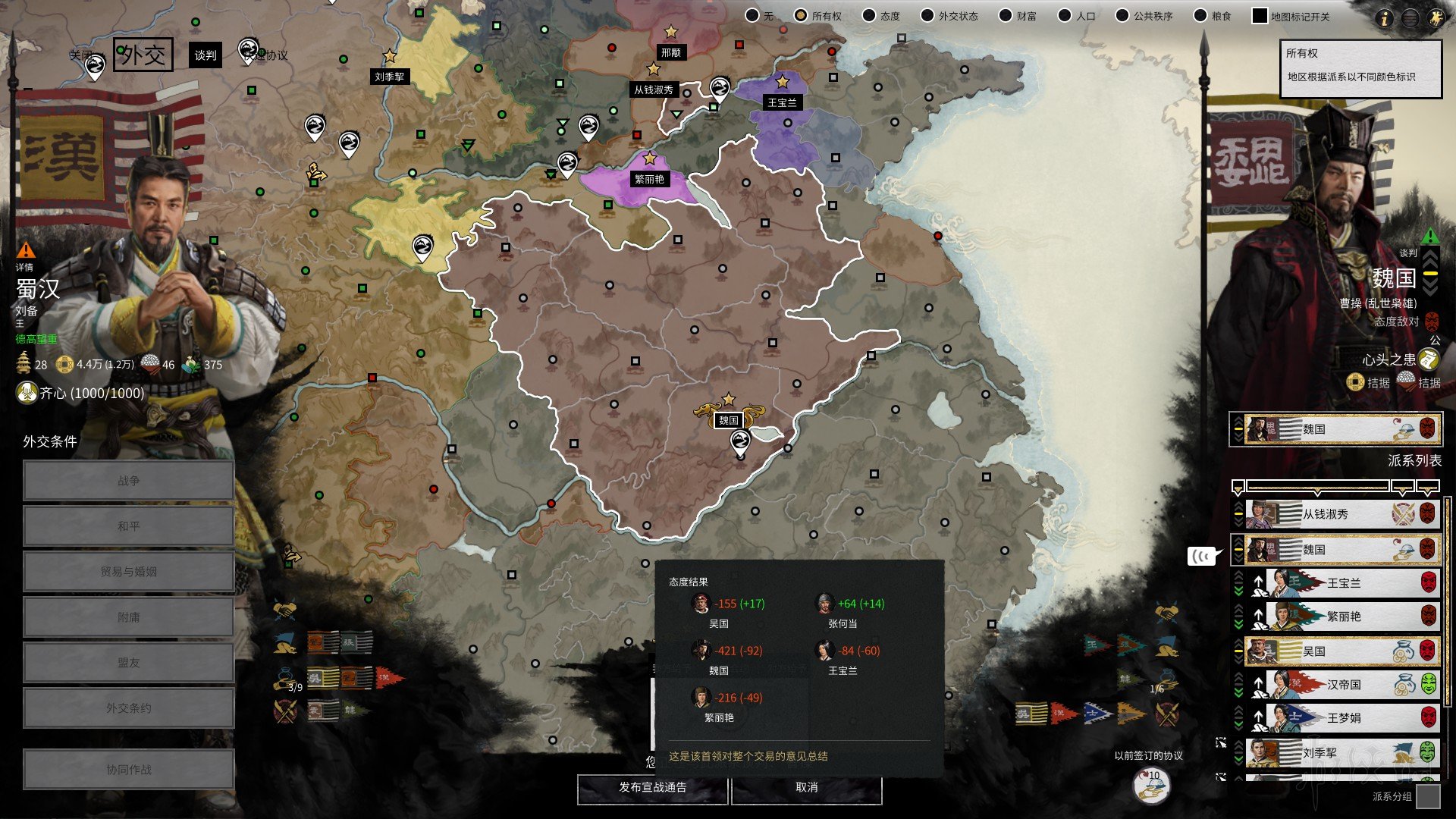Viewport: 1456px width, 819px height.
Task: Select the 外交状态 map filter
Action: tap(927, 16)
